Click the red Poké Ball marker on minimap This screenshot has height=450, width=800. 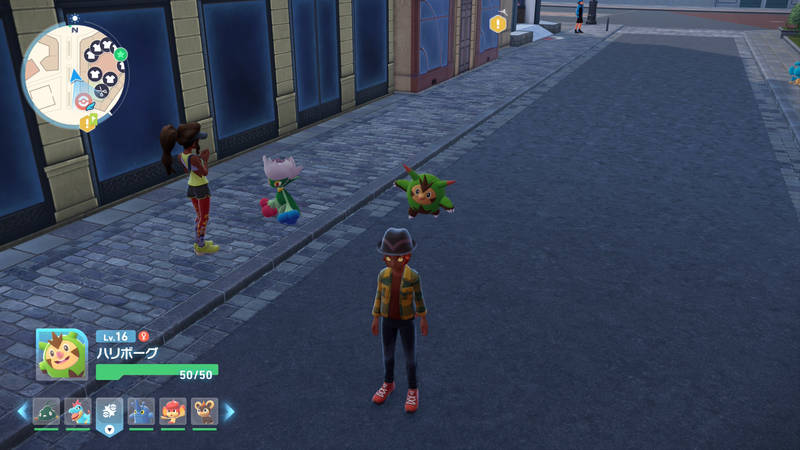[x=82, y=102]
